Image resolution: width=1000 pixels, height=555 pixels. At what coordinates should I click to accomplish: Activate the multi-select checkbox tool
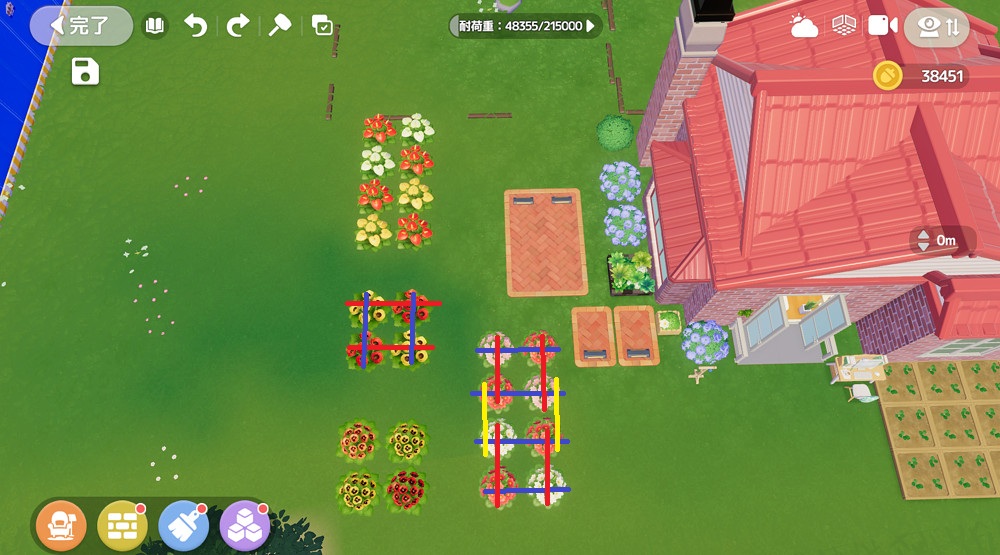coord(322,26)
